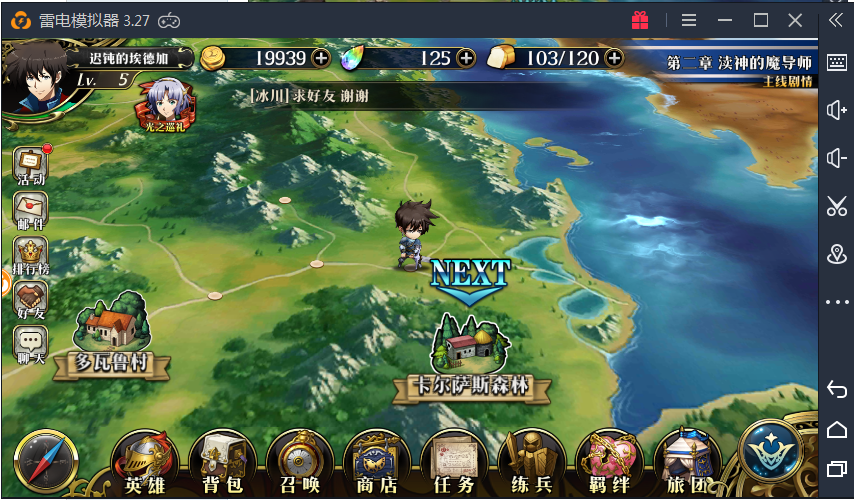This screenshot has height=500, width=854.
Task: Click the 活动 events icon
Action: 30,166
